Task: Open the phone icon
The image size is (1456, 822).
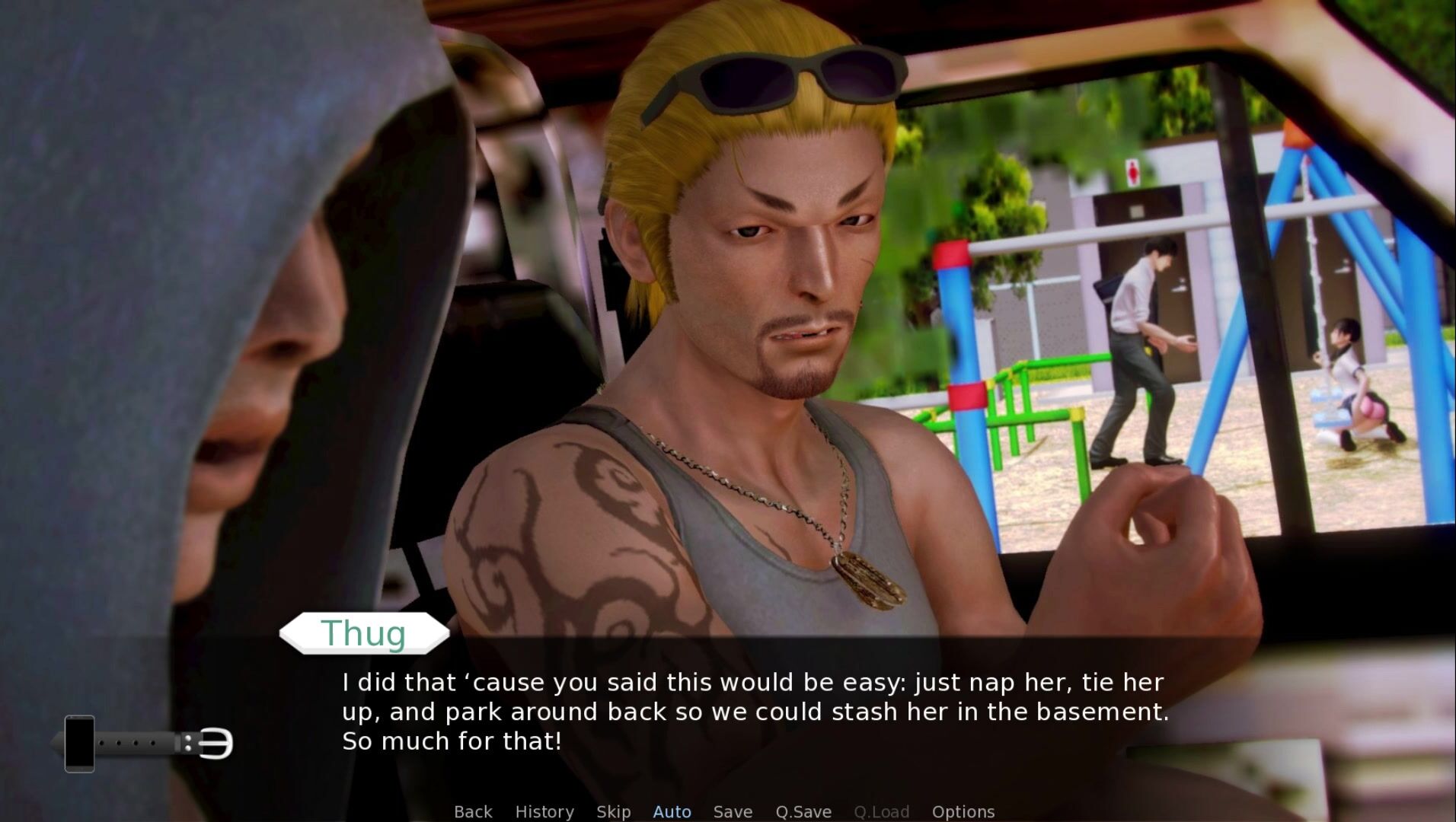Action: (x=79, y=744)
